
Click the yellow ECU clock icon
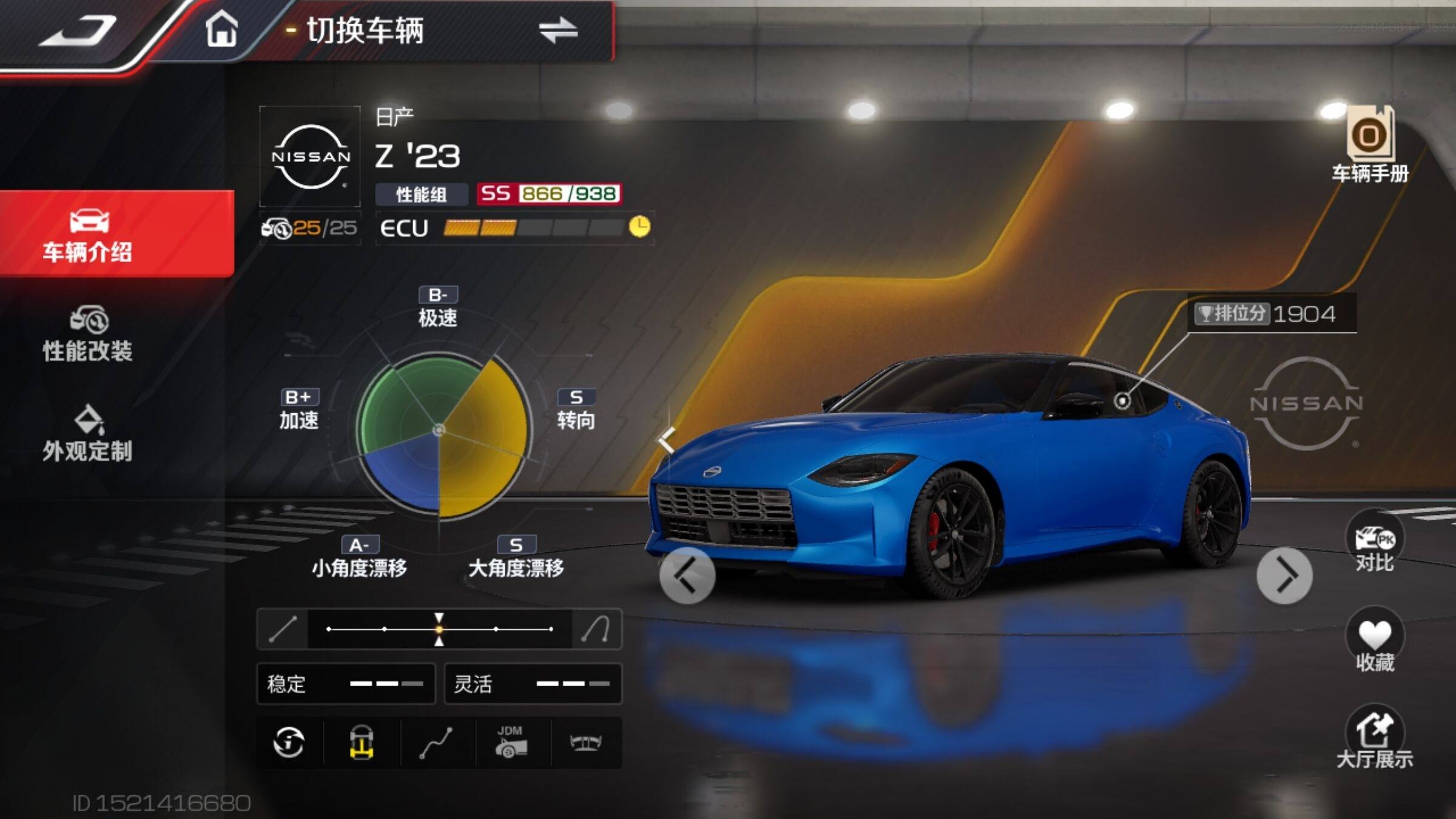coord(639,227)
